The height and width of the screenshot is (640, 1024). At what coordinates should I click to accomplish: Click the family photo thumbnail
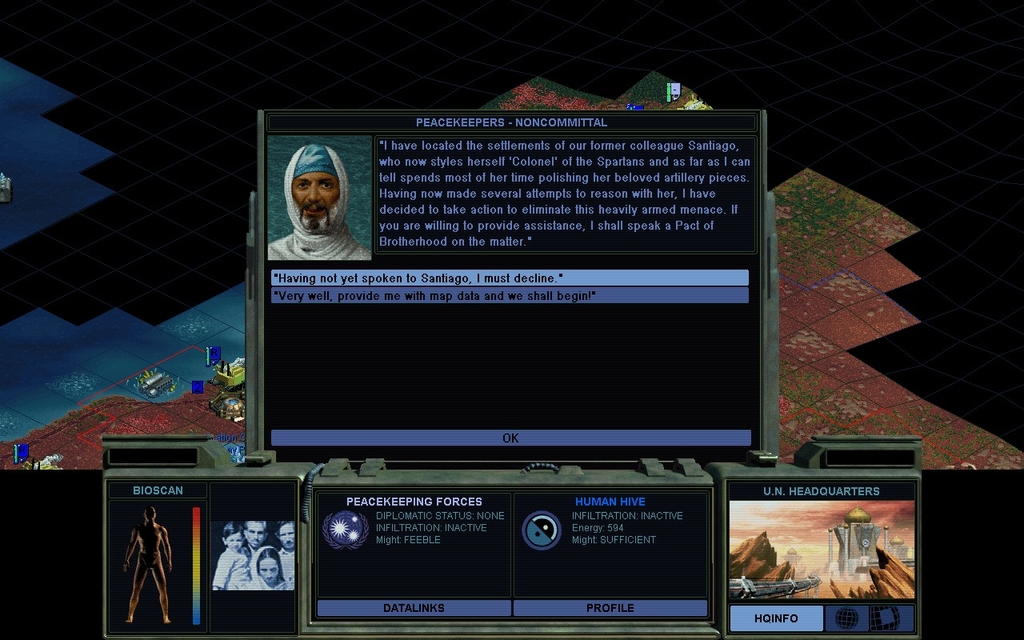[x=253, y=555]
